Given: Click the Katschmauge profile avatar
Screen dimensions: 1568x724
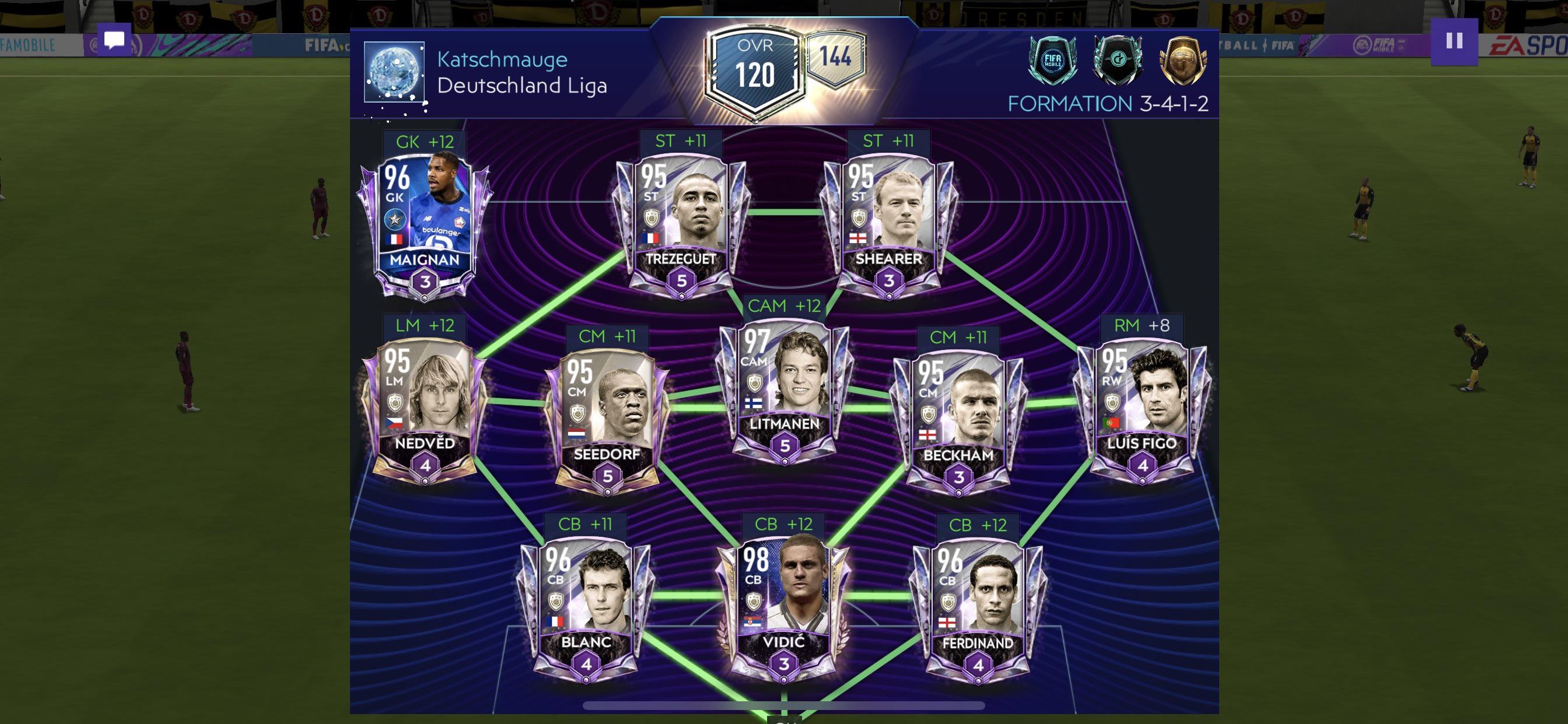Looking at the screenshot, I should (x=394, y=72).
